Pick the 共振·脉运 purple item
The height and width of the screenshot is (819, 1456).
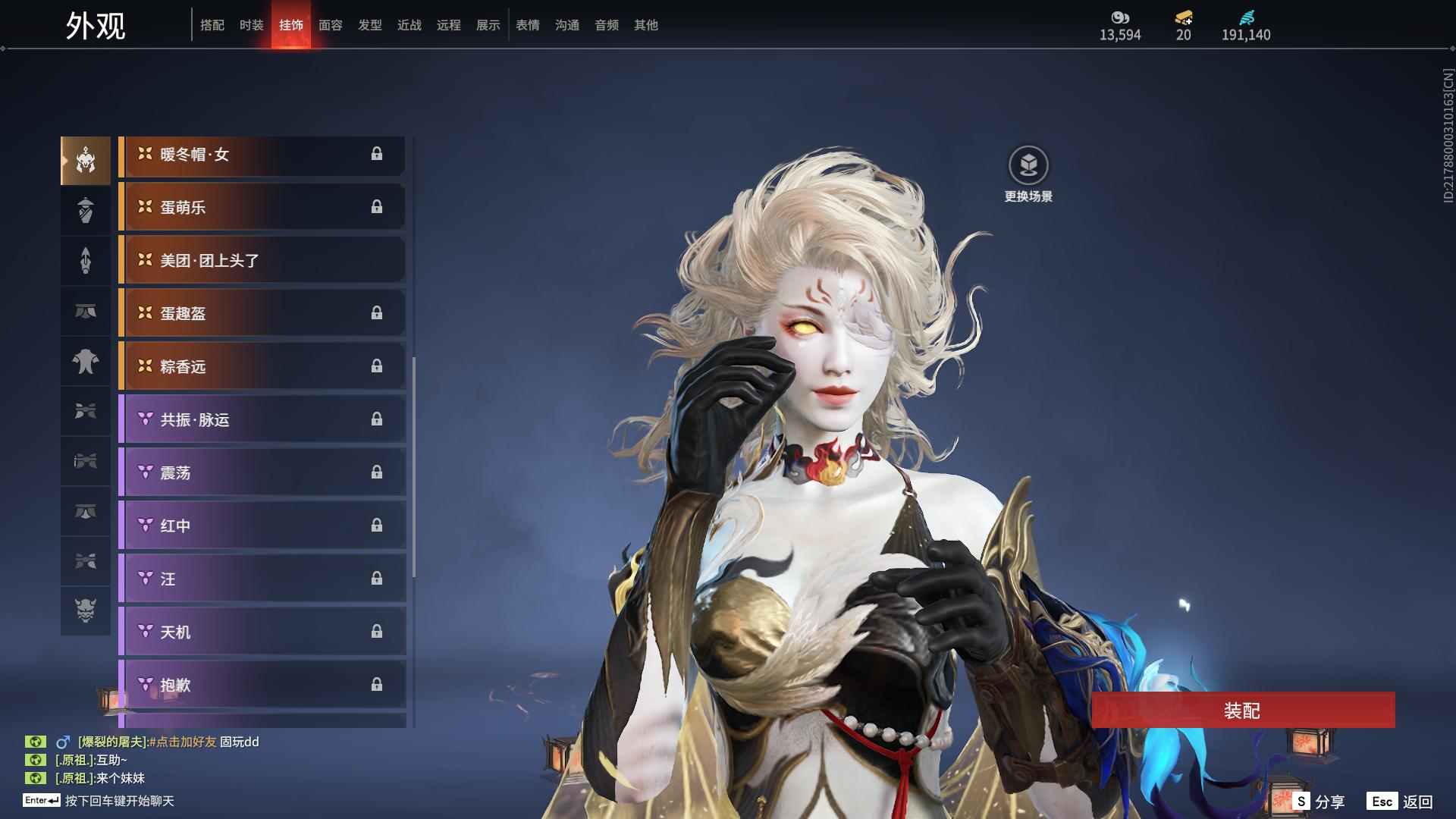pyautogui.click(x=262, y=420)
